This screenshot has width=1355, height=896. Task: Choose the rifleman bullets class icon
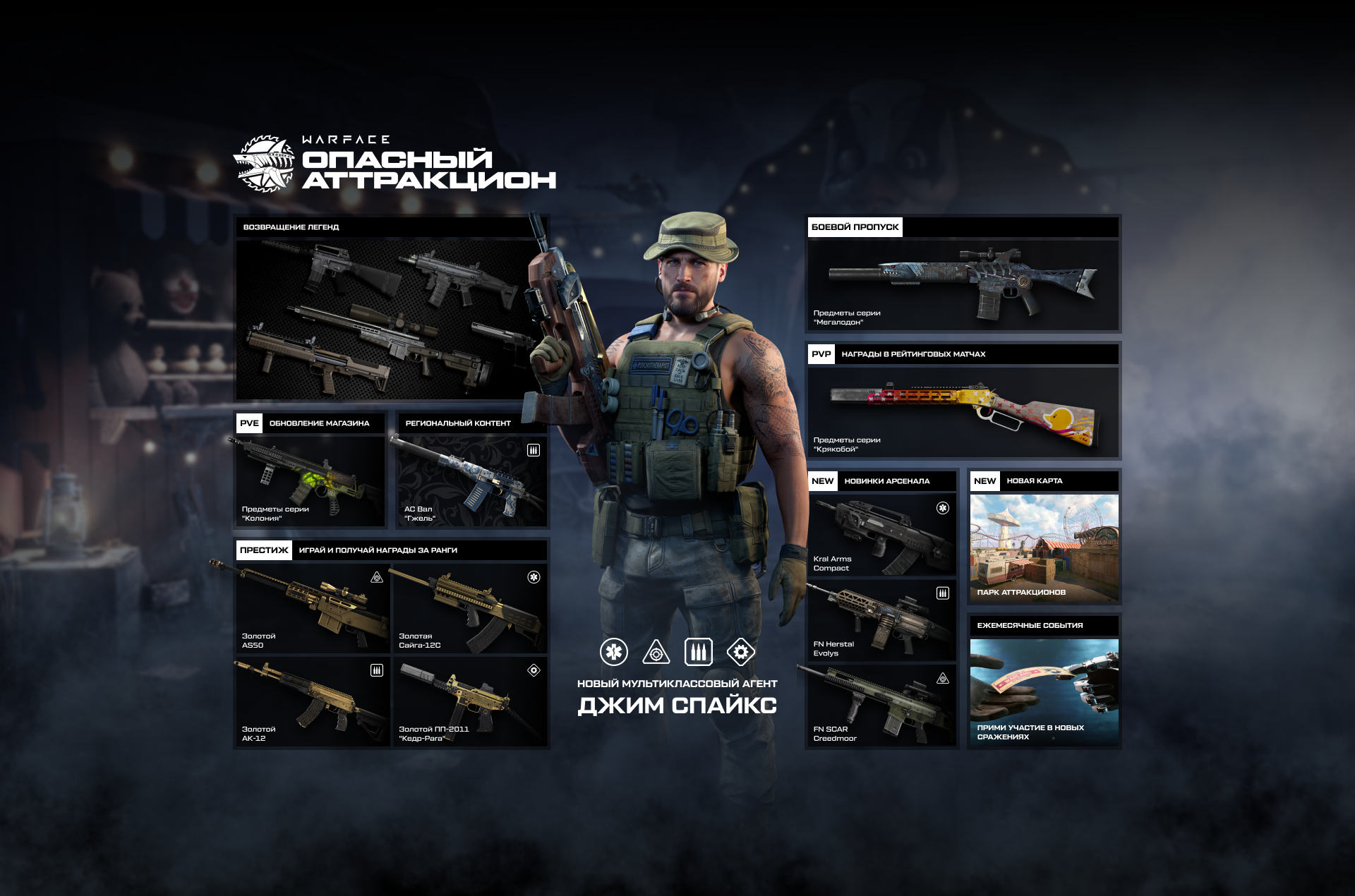699,652
